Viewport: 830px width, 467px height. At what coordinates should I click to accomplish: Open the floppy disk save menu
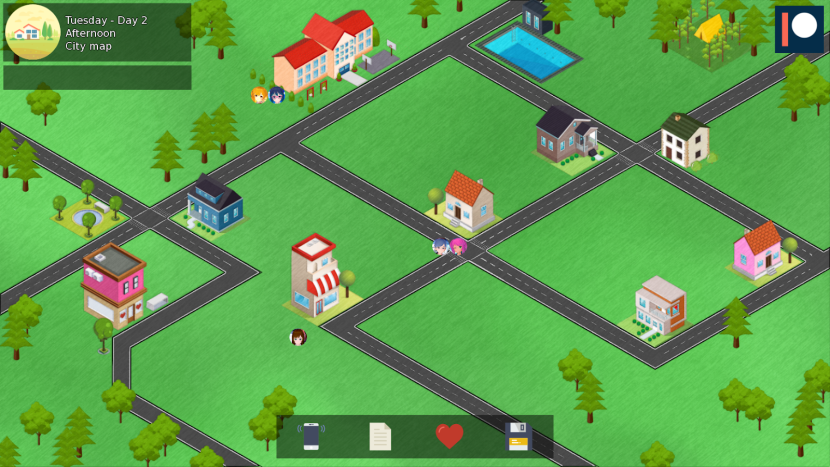point(517,437)
